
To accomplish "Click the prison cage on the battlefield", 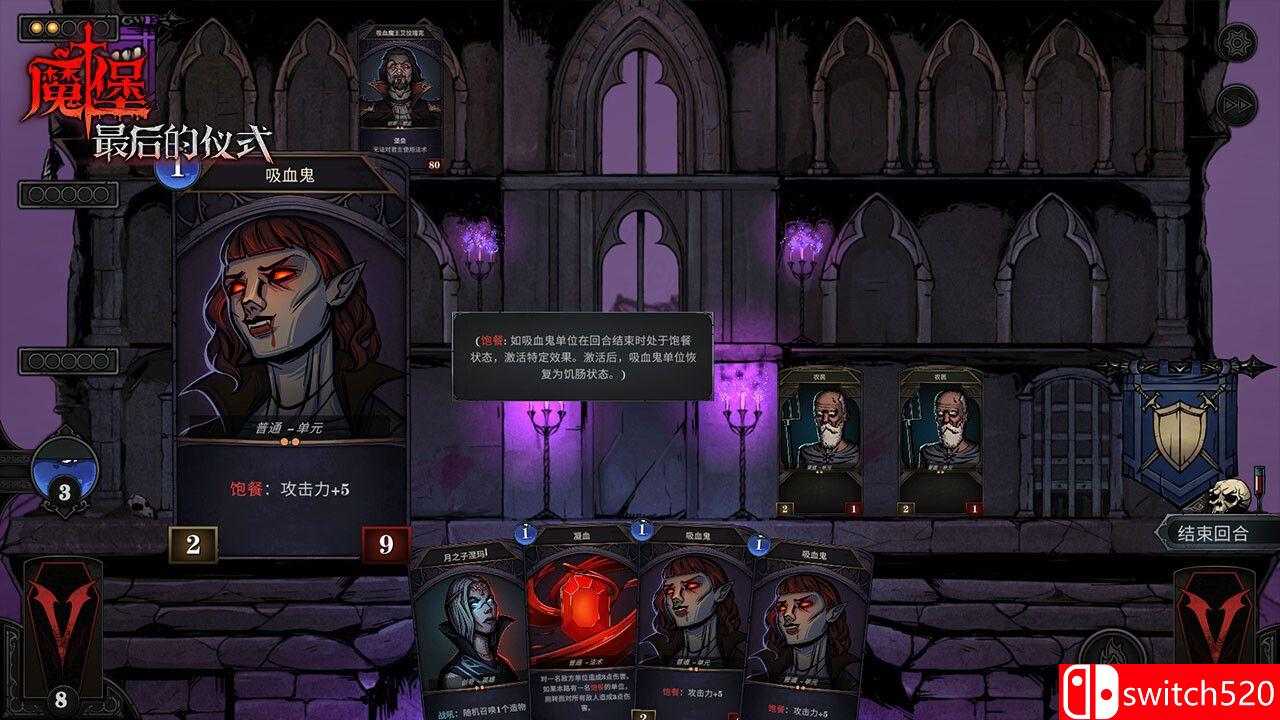I will tap(1070, 440).
